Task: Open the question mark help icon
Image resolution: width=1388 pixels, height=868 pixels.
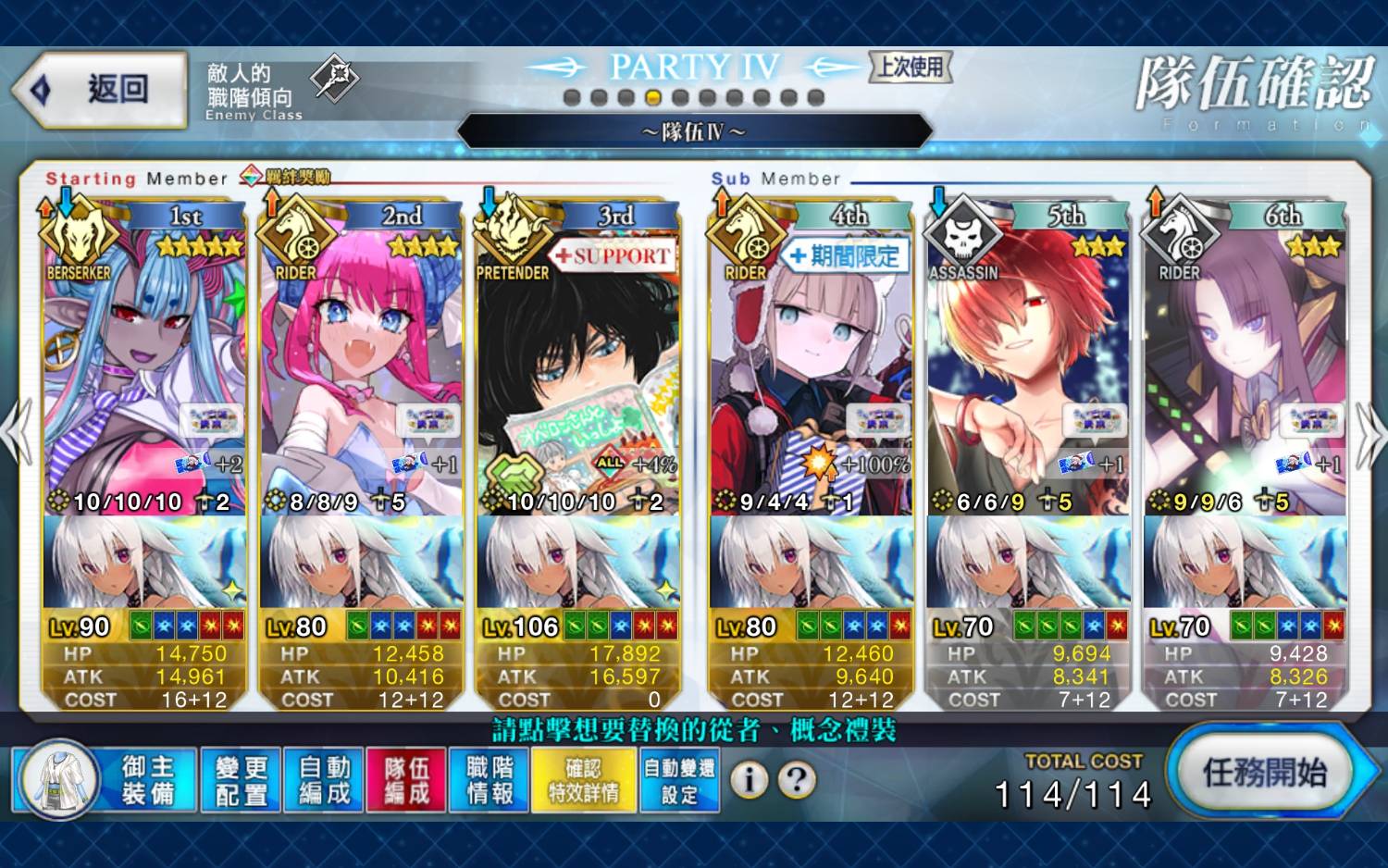Action: click(797, 780)
